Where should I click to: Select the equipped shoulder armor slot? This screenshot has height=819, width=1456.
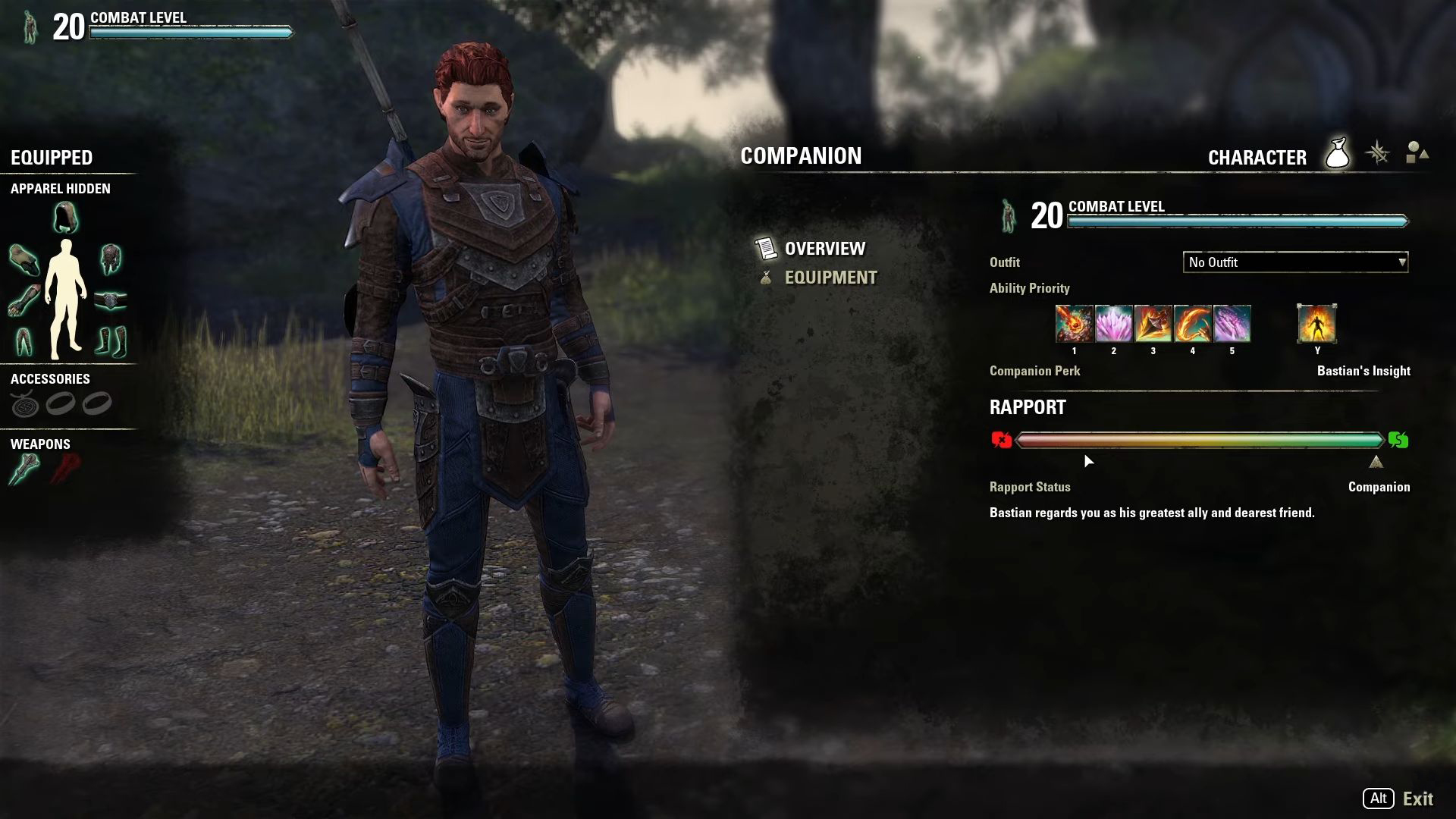coord(24,259)
